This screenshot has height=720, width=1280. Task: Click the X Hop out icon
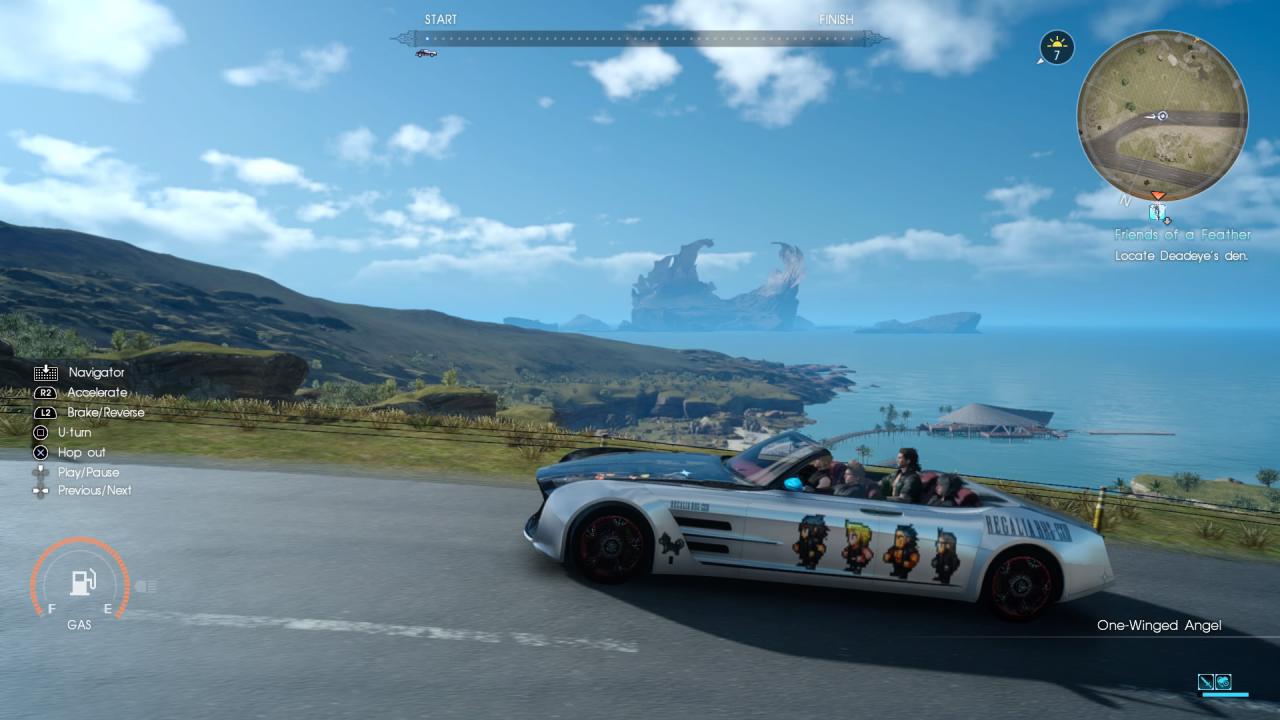[x=40, y=452]
